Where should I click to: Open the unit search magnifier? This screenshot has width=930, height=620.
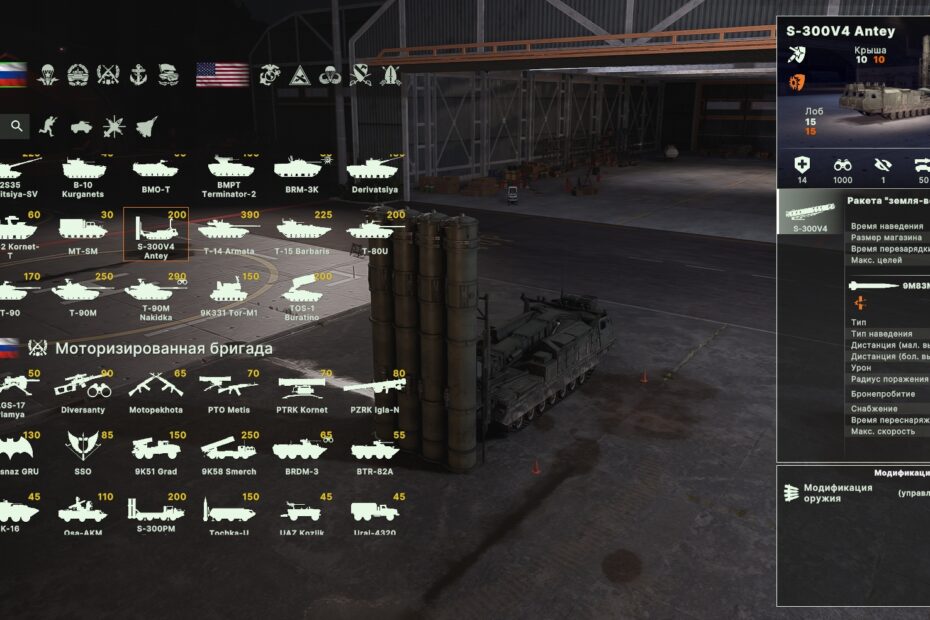tap(16, 126)
